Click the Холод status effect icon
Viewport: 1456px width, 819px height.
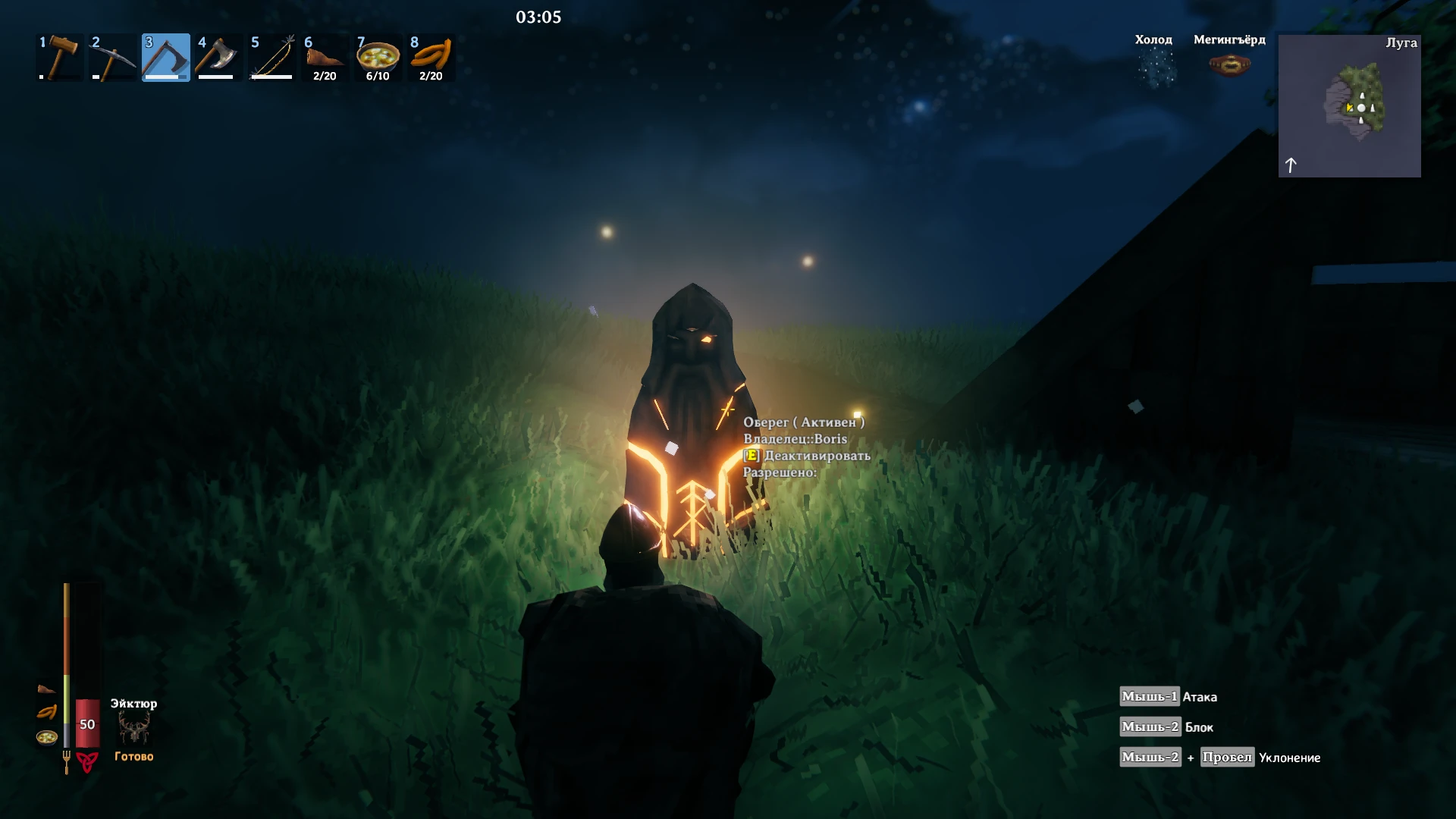(x=1153, y=64)
